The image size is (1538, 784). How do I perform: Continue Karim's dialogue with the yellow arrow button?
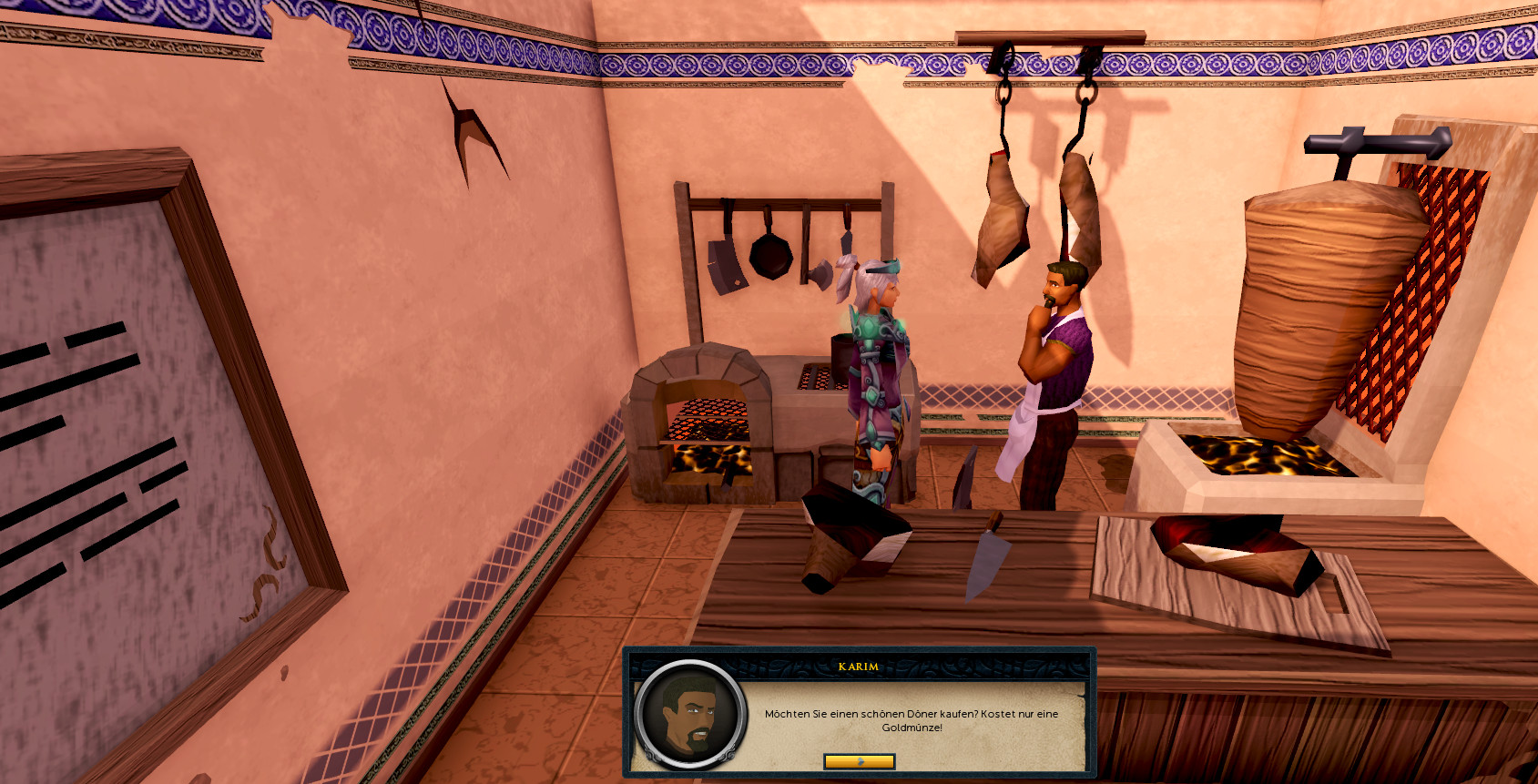point(859,761)
